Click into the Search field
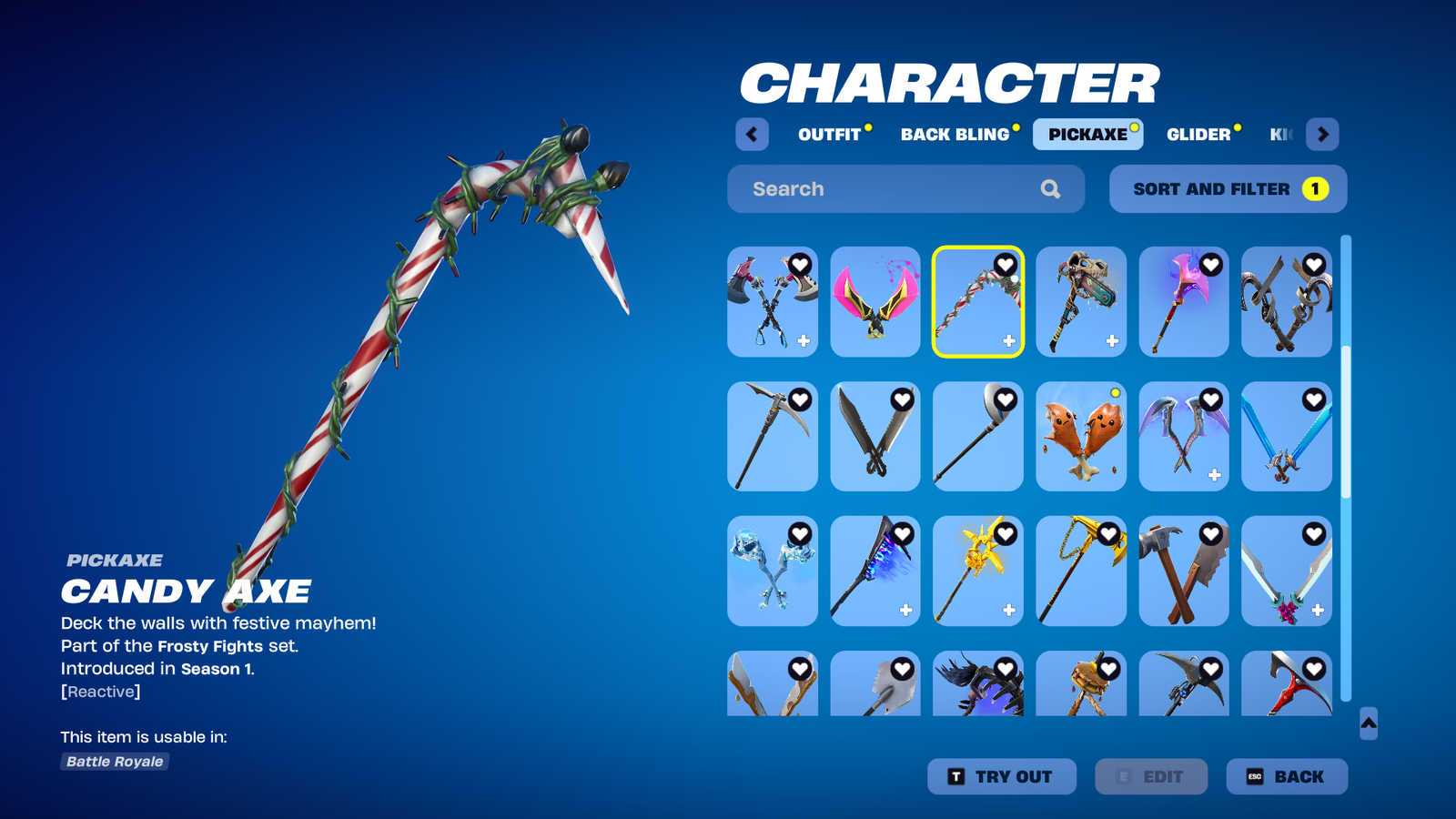Screen dimensions: 1456x819 click(892, 189)
